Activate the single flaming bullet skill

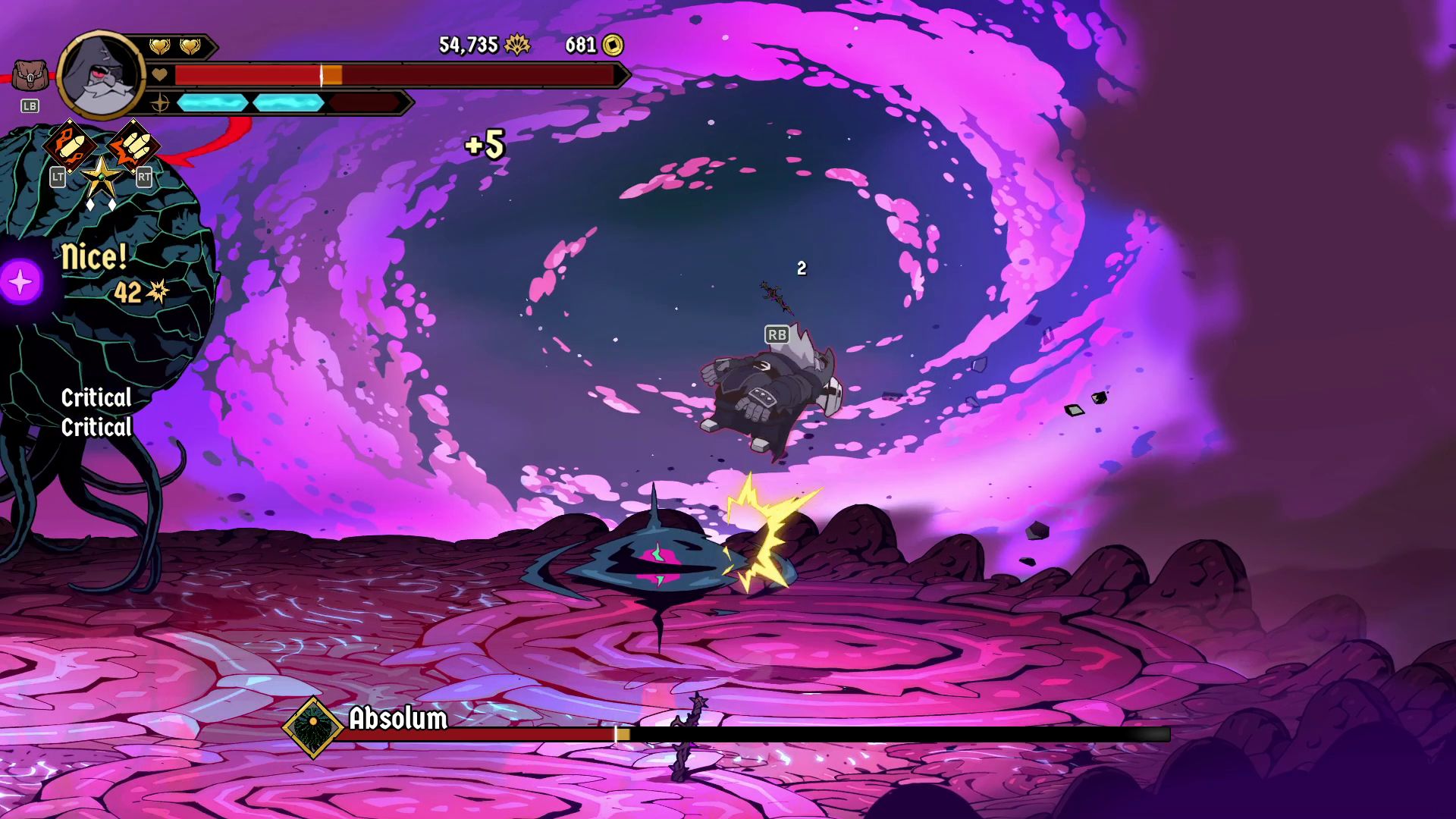coord(68,146)
